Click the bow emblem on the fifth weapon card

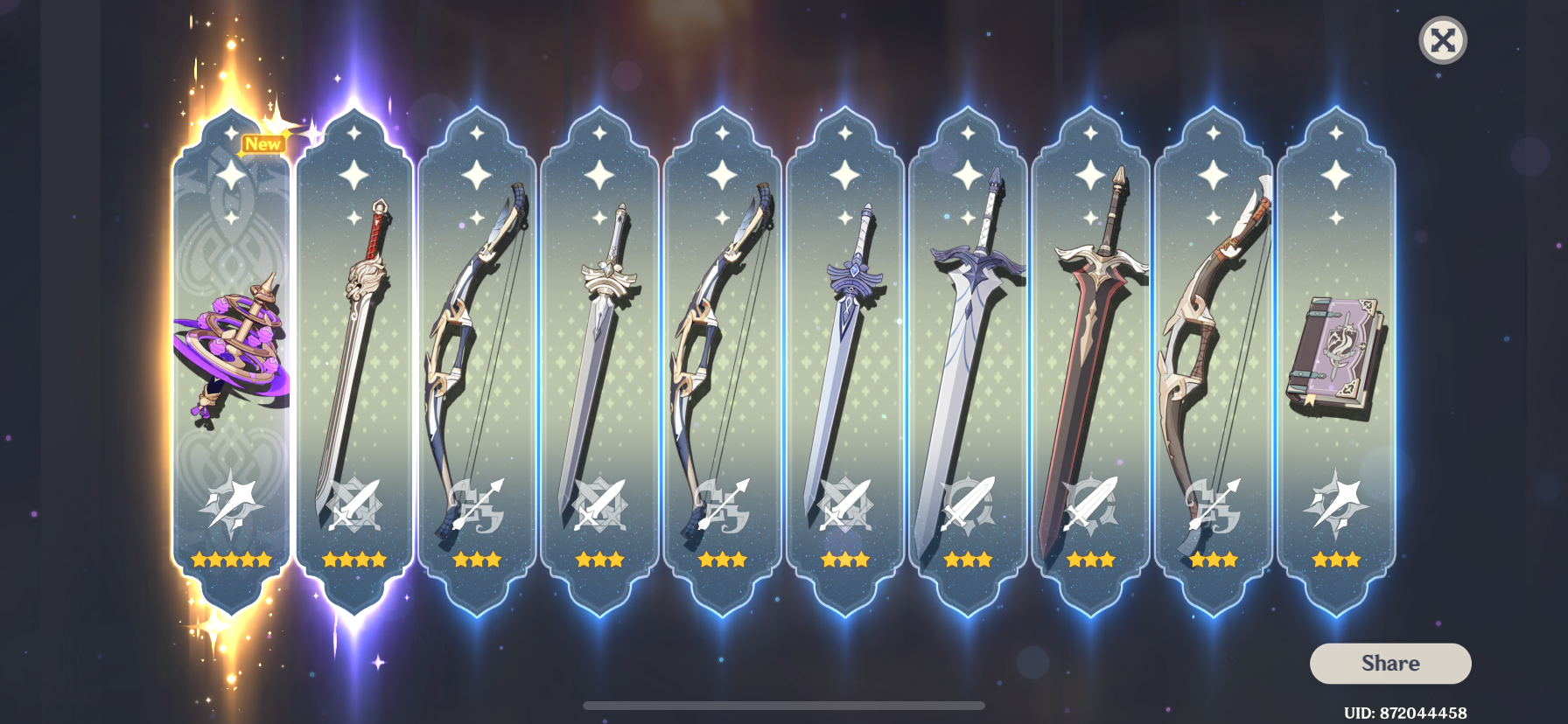[x=724, y=507]
